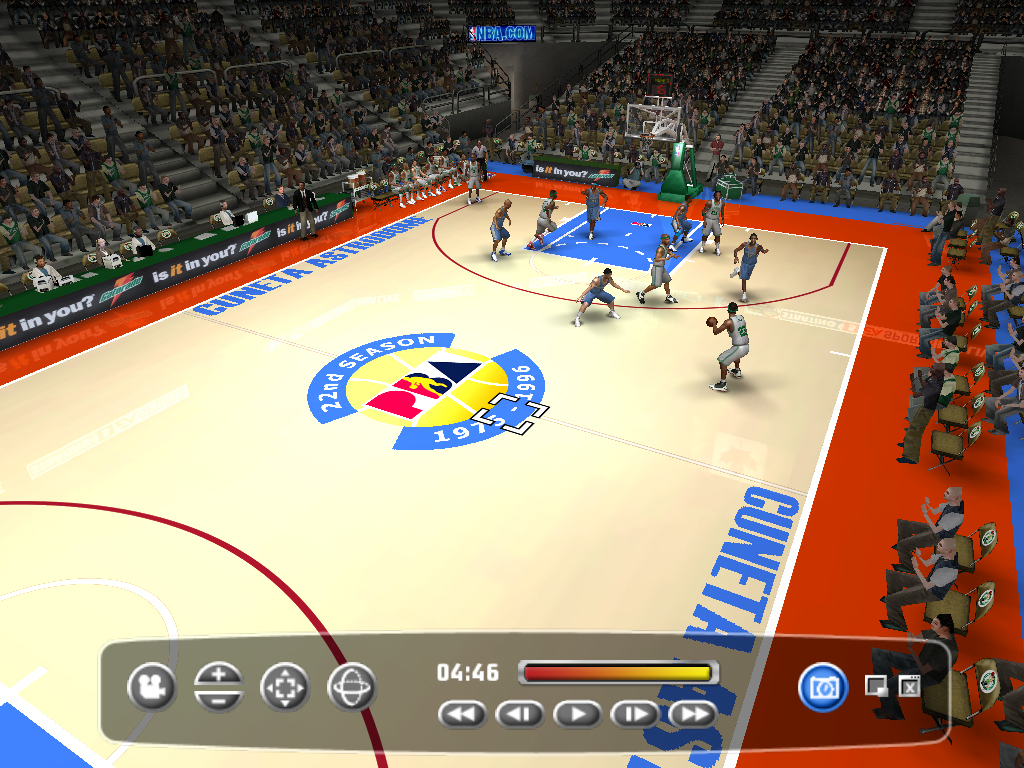
Task: Activate the globe camera rotate button
Action: (x=351, y=687)
